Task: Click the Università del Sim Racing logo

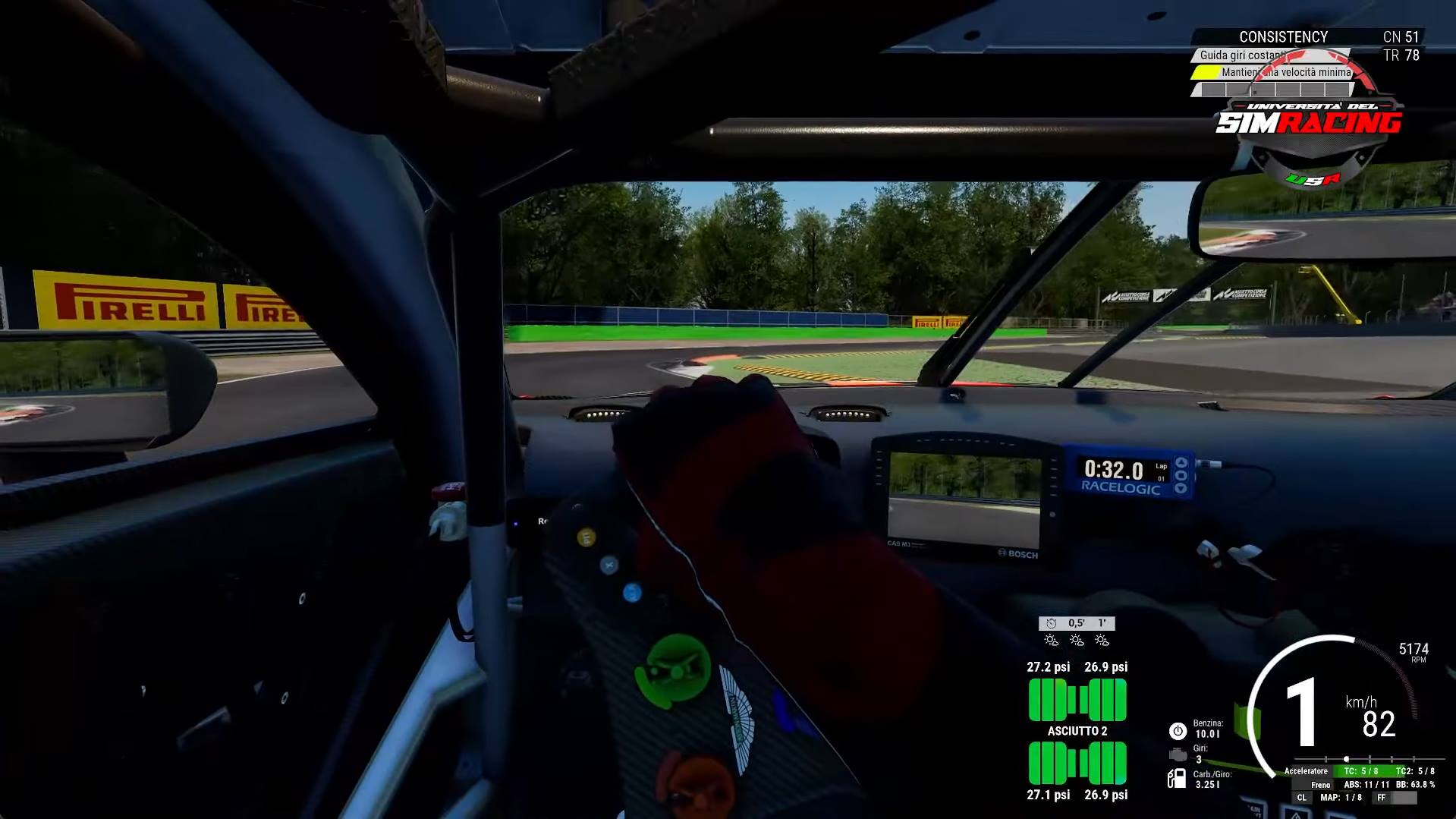Action: tap(1309, 121)
